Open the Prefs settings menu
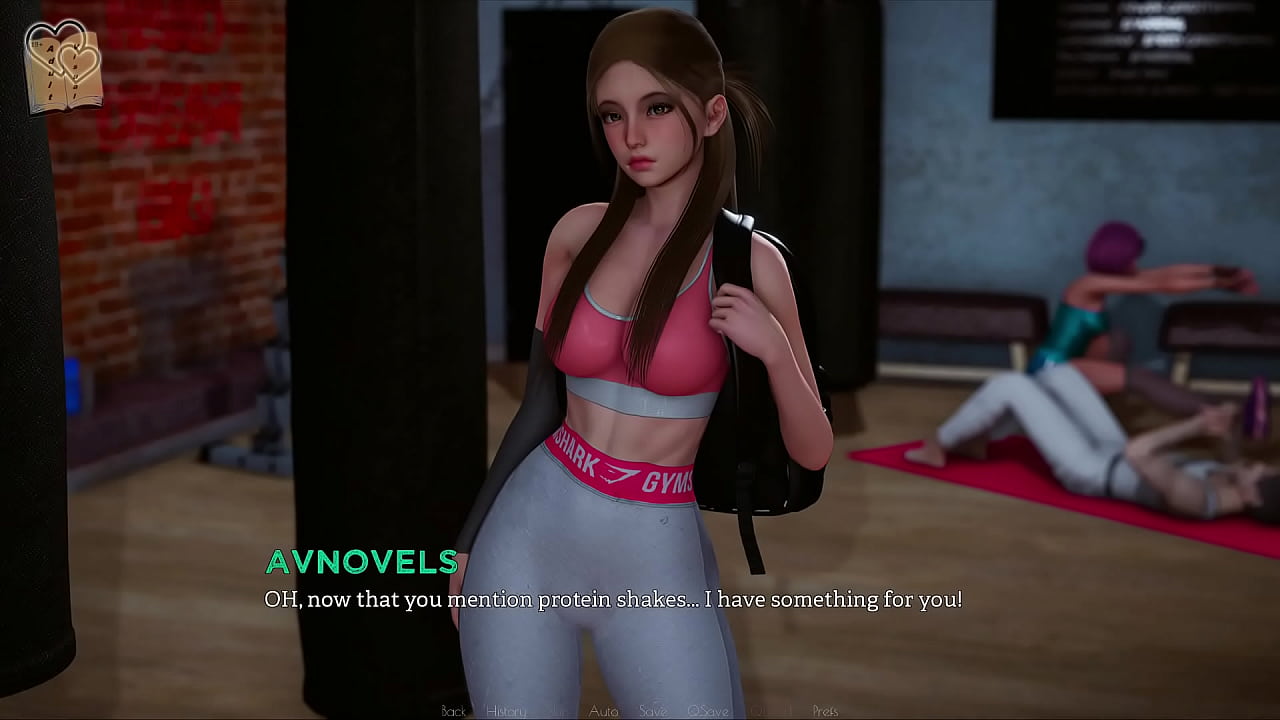The height and width of the screenshot is (720, 1280). pyautogui.click(x=825, y=711)
